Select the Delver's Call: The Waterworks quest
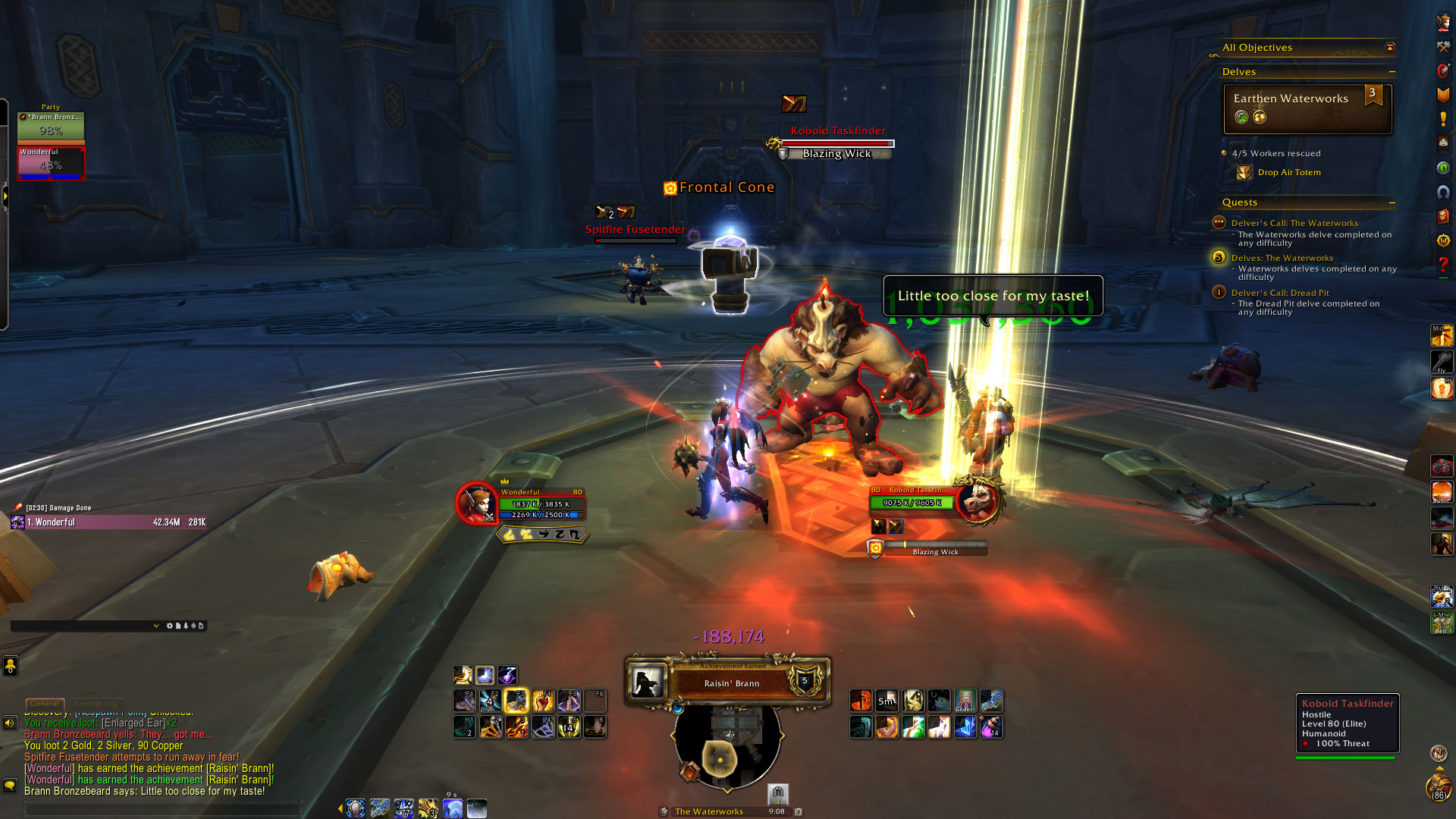1456x819 pixels. [x=1294, y=223]
